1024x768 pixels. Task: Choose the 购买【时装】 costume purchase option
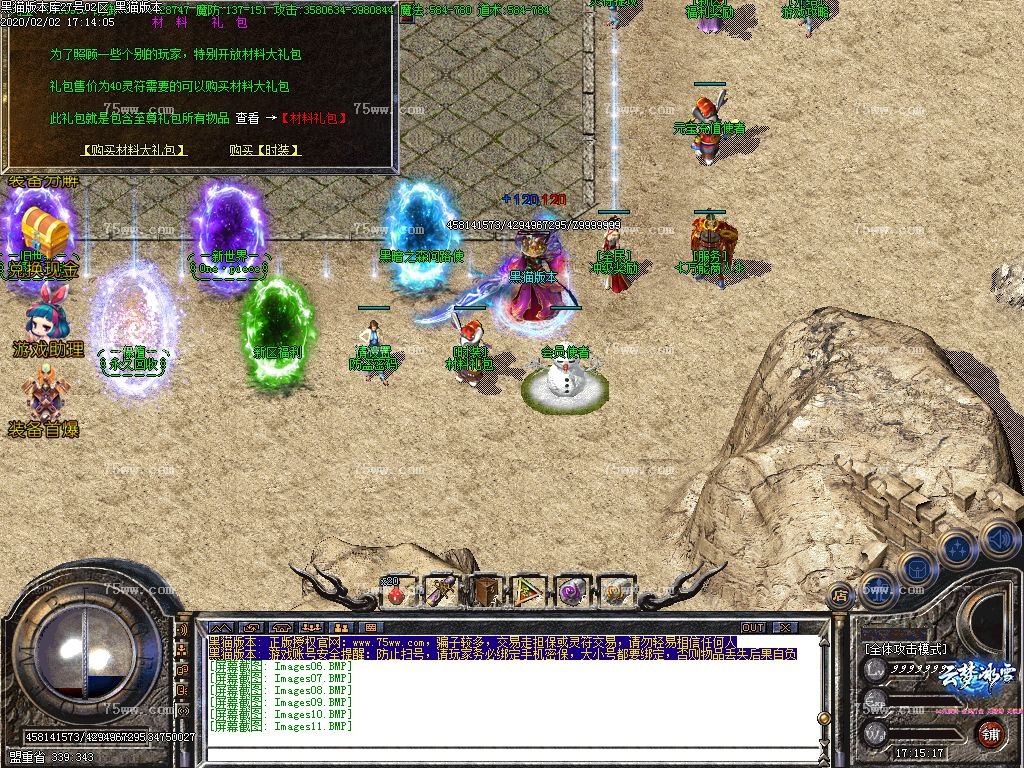pyautogui.click(x=265, y=150)
